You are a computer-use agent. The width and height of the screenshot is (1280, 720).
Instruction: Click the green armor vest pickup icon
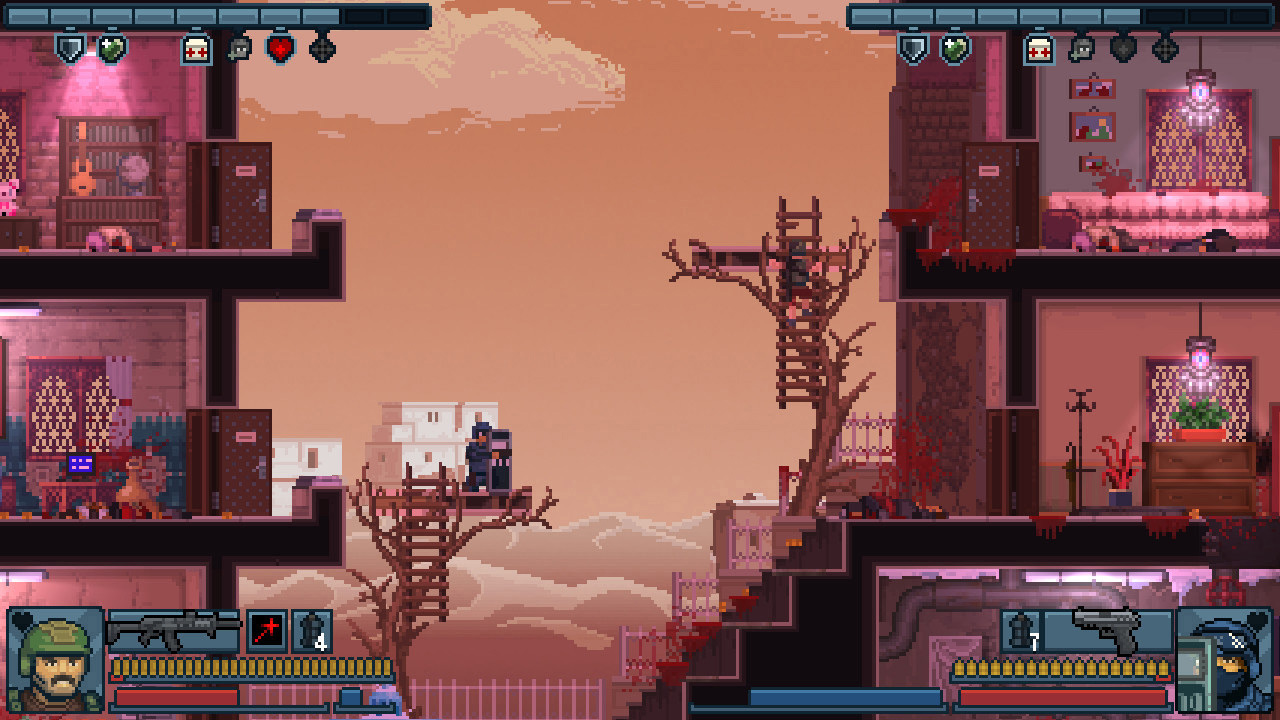pos(110,48)
